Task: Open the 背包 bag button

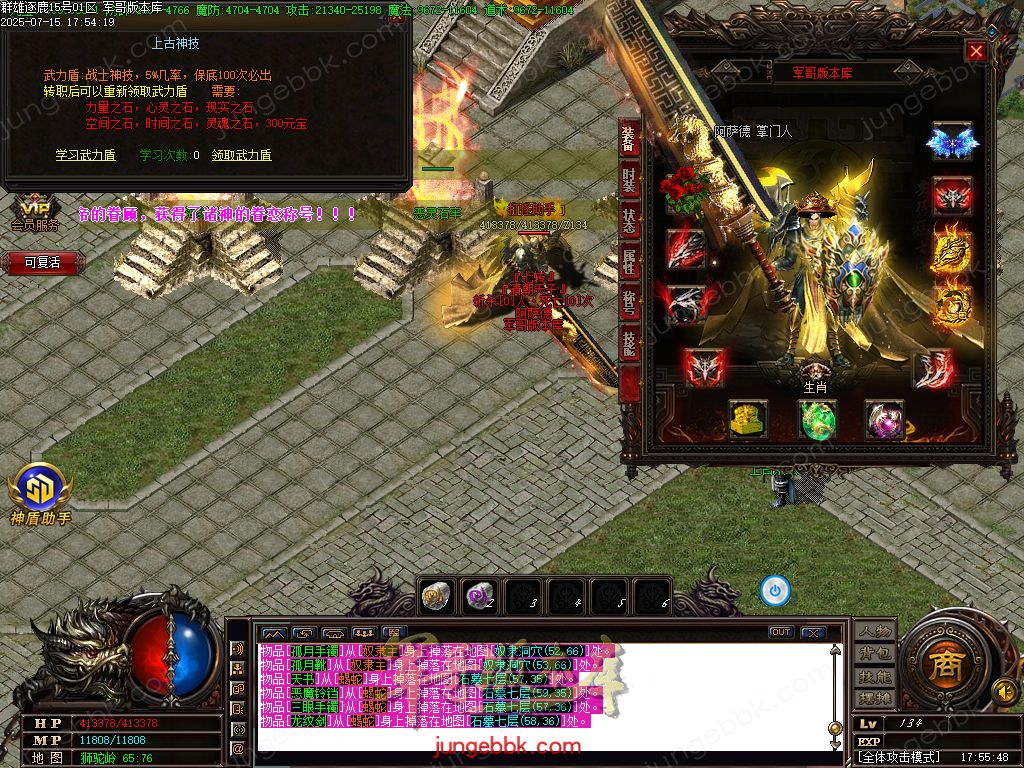Action: (x=875, y=653)
